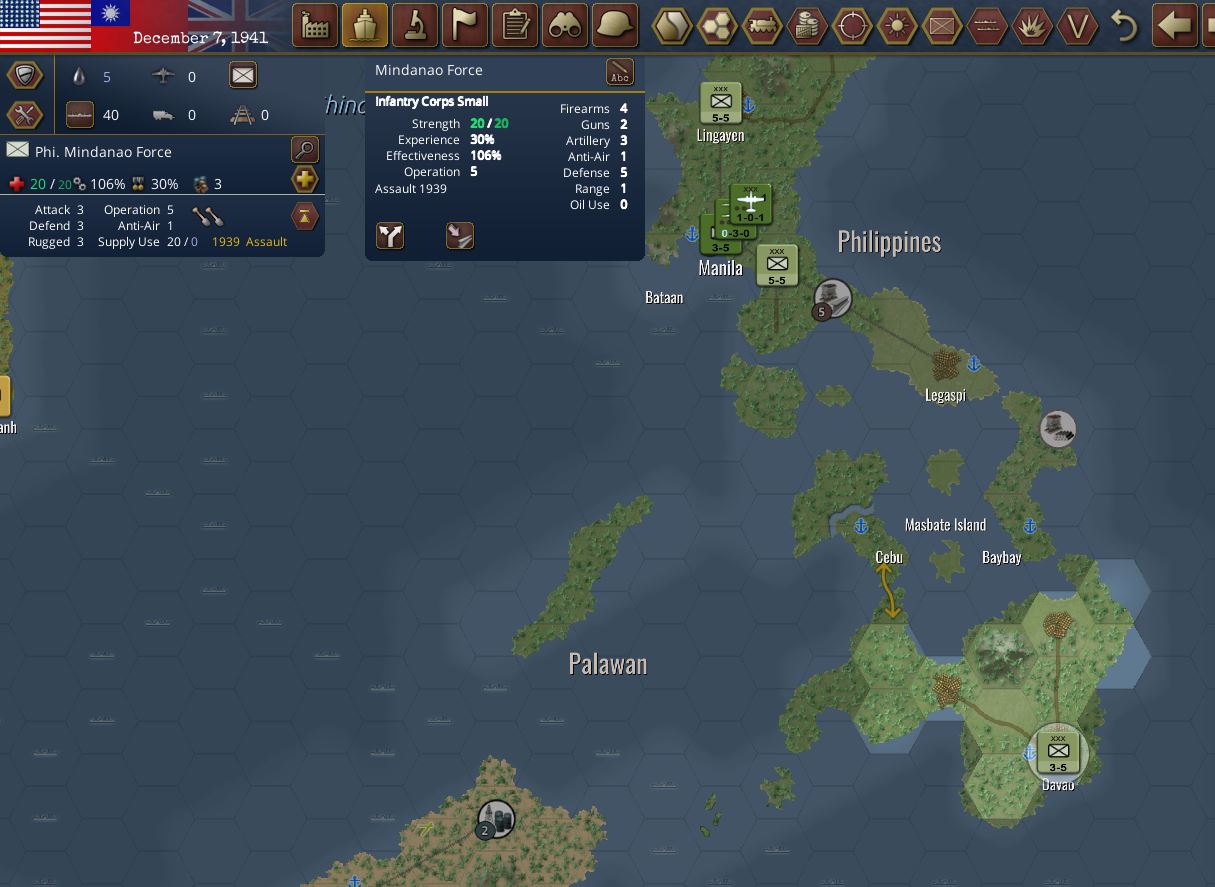Click the rename unit Abc button

pos(620,73)
